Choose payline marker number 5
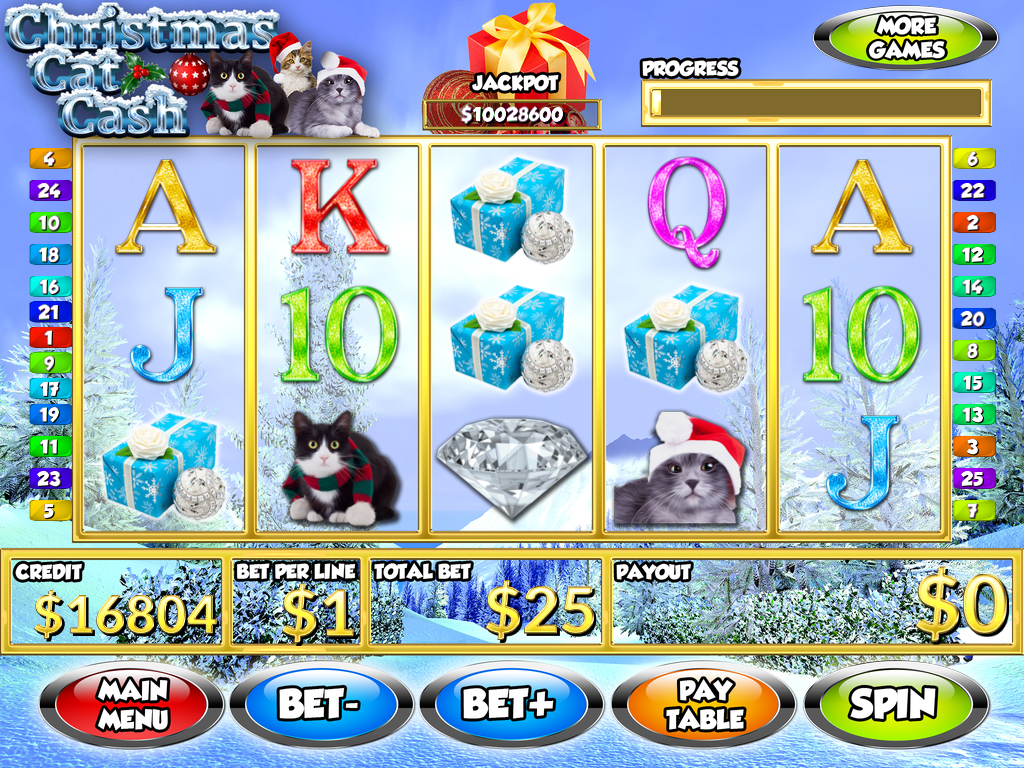1024x768 pixels. (x=49, y=510)
